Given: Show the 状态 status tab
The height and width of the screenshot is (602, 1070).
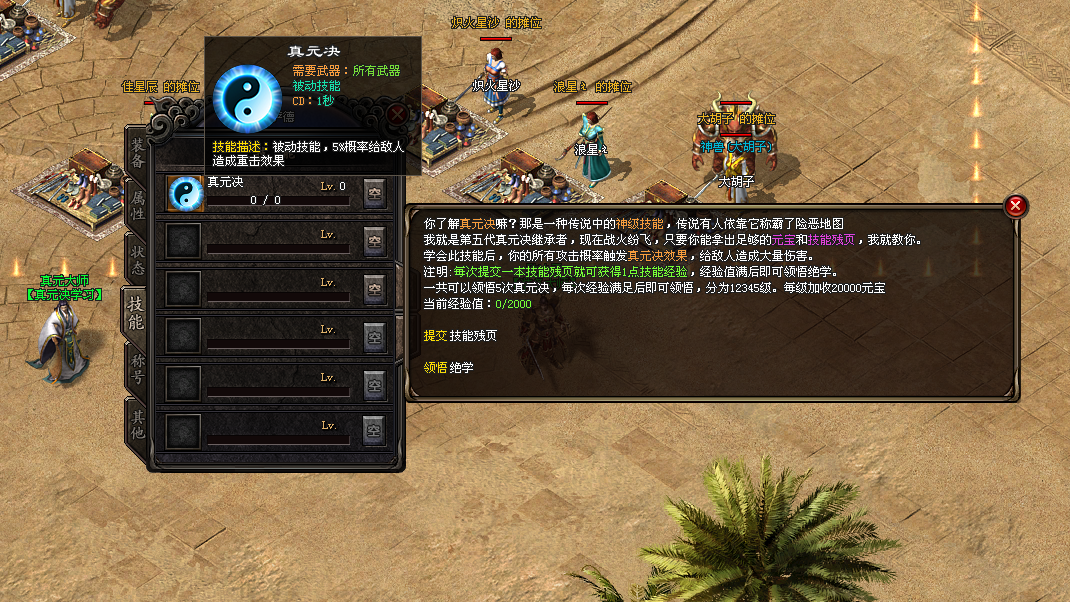Looking at the screenshot, I should [137, 260].
